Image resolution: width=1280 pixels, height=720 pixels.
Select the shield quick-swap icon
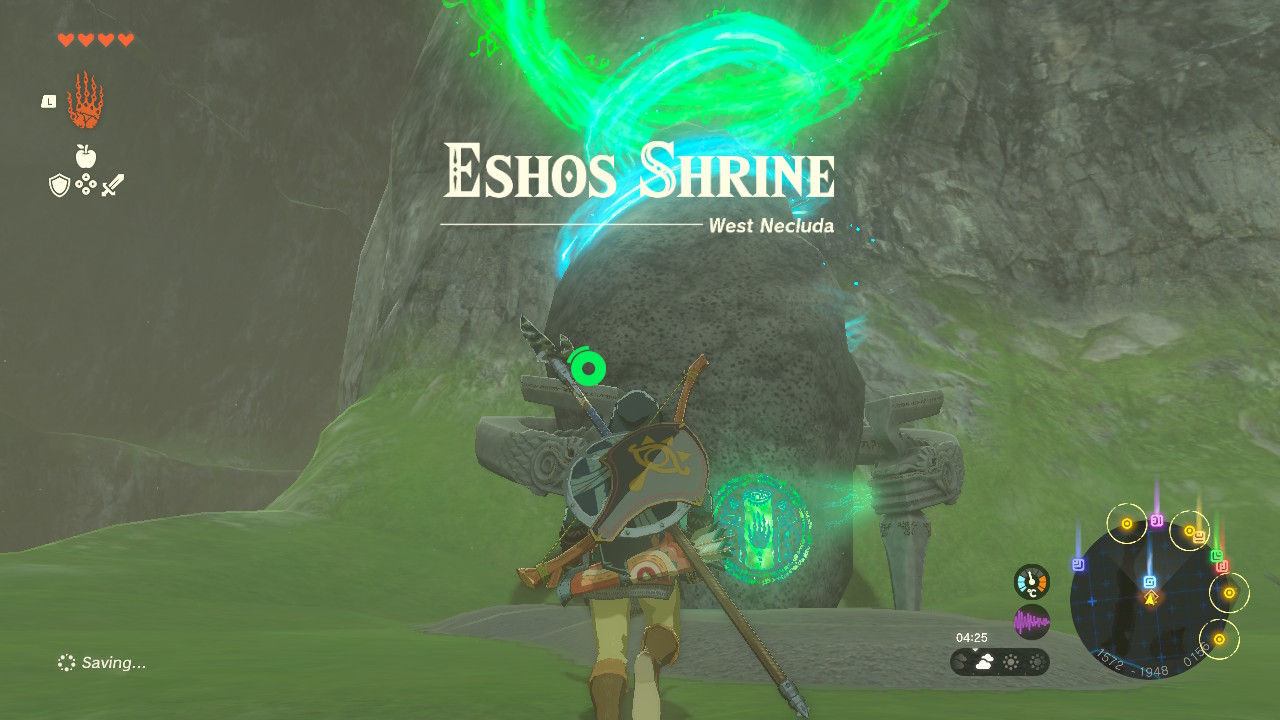click(x=59, y=185)
